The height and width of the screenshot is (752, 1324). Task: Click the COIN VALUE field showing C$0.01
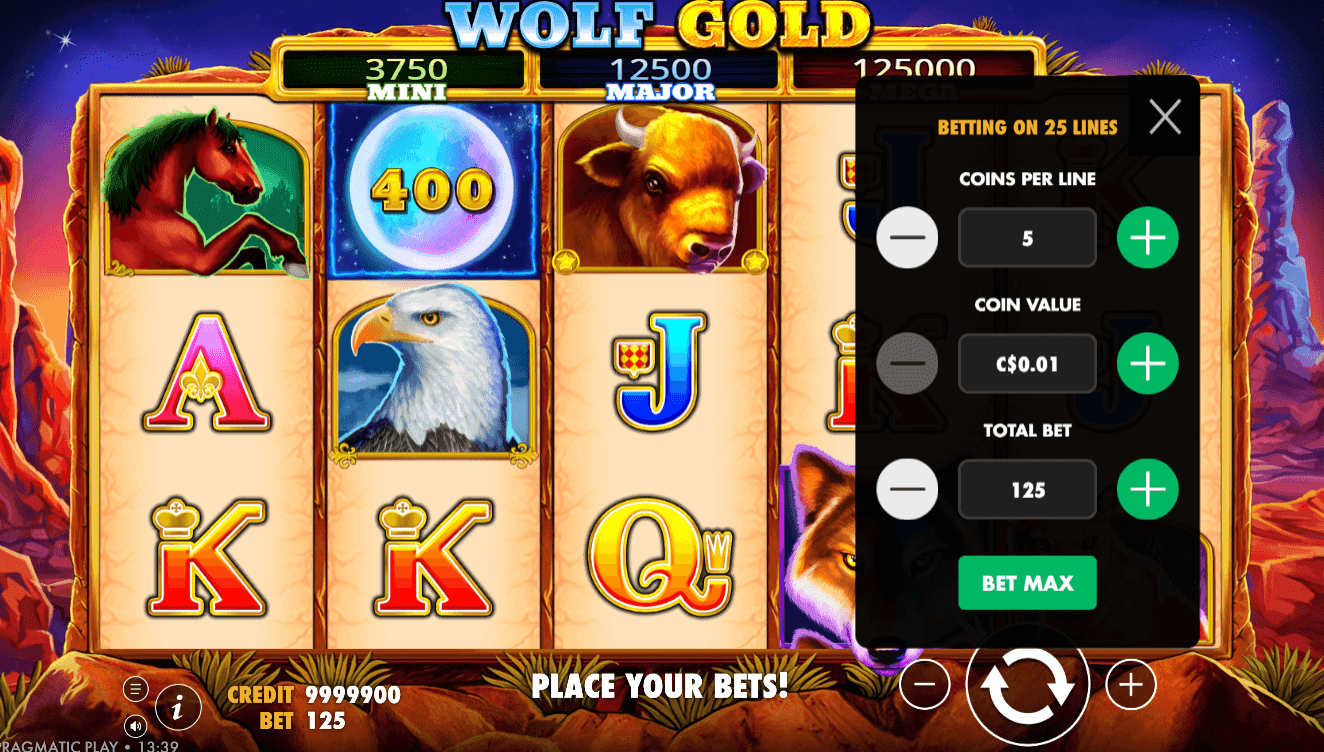click(1027, 363)
